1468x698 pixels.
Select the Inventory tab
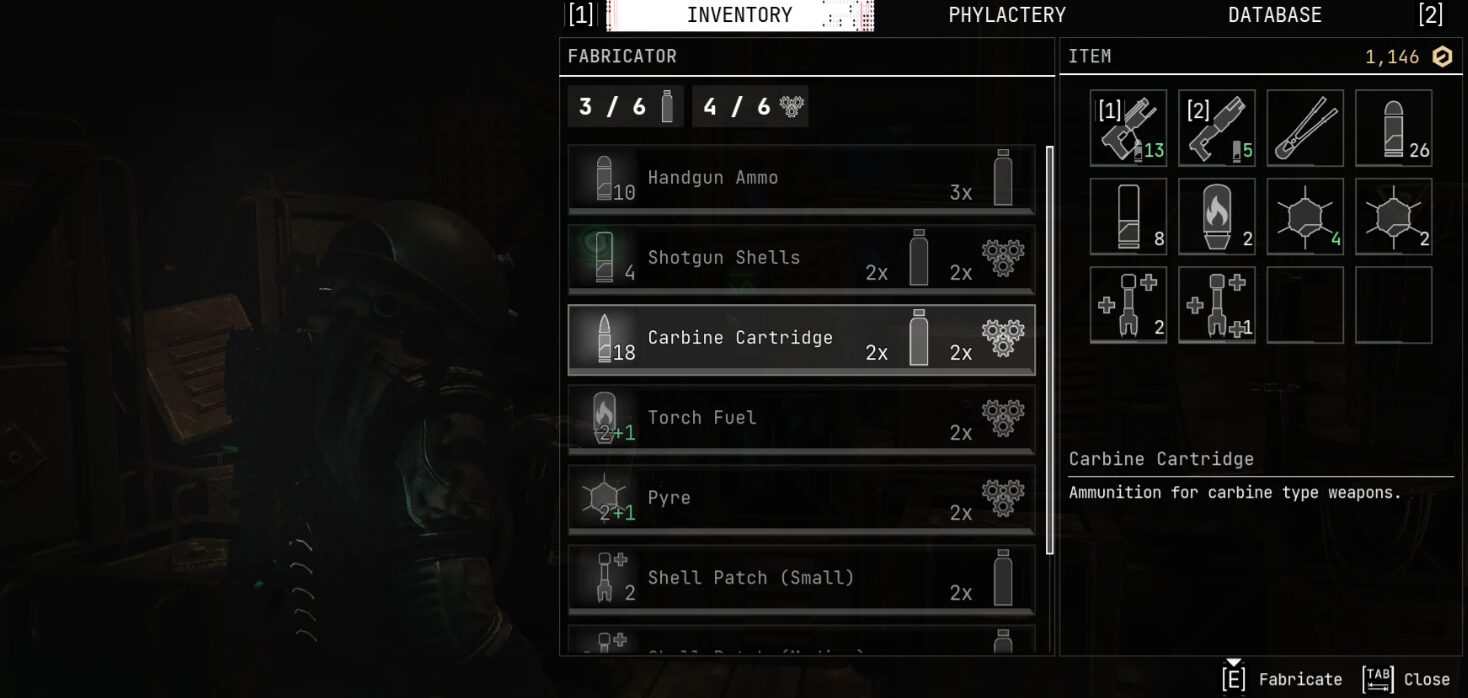coord(739,15)
